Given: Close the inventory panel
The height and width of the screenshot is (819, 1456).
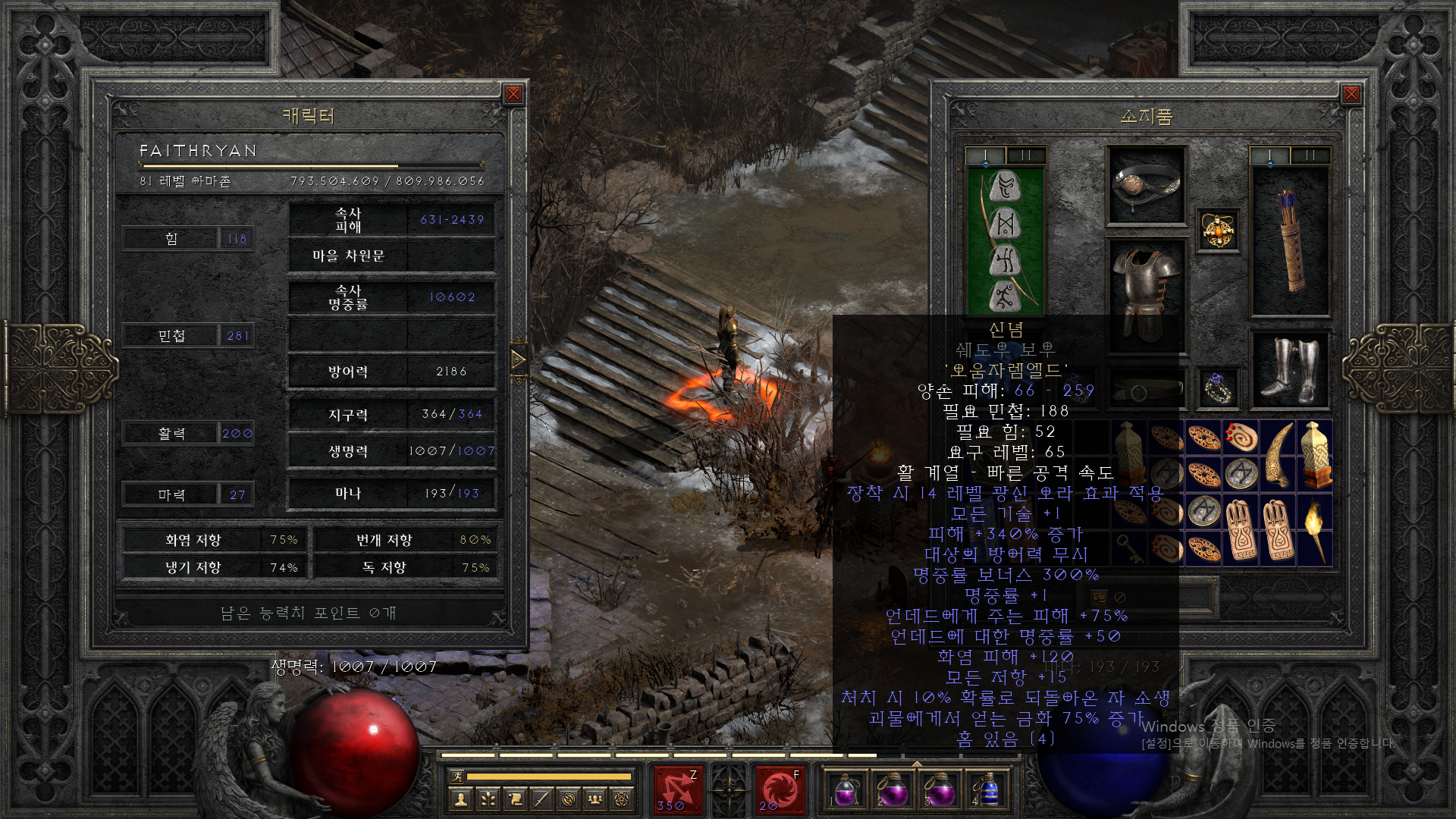Looking at the screenshot, I should tap(1351, 94).
